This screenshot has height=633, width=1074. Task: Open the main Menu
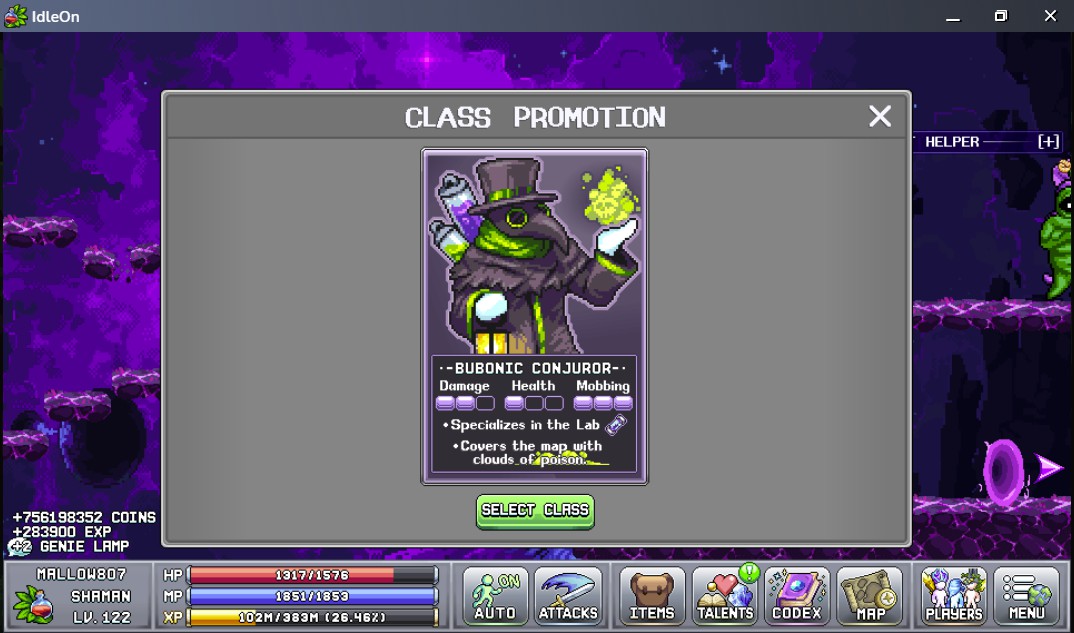[1026, 596]
